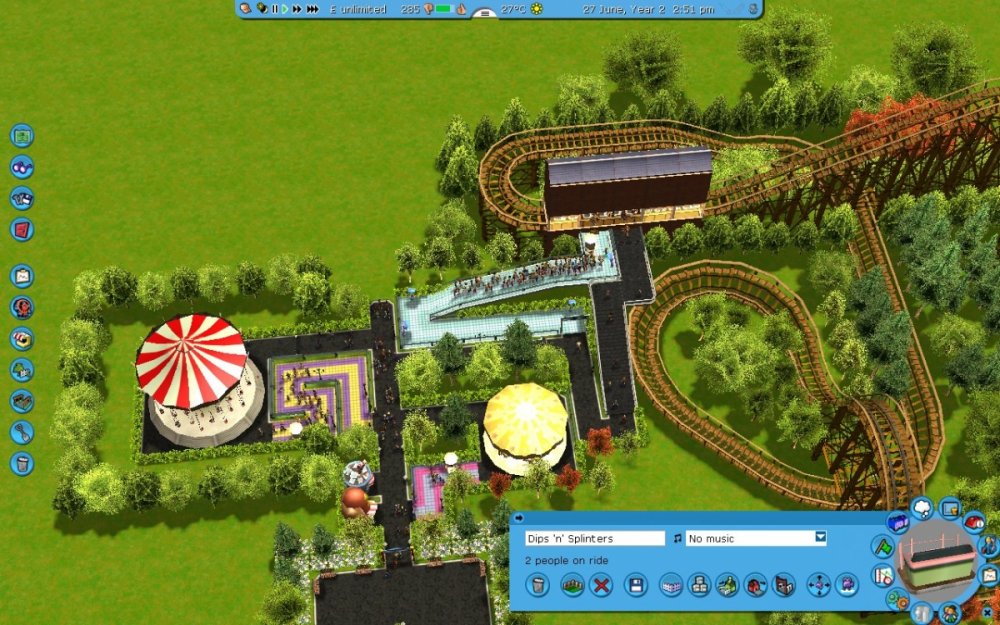Click the four-arrow move button in ride panel

819,585
